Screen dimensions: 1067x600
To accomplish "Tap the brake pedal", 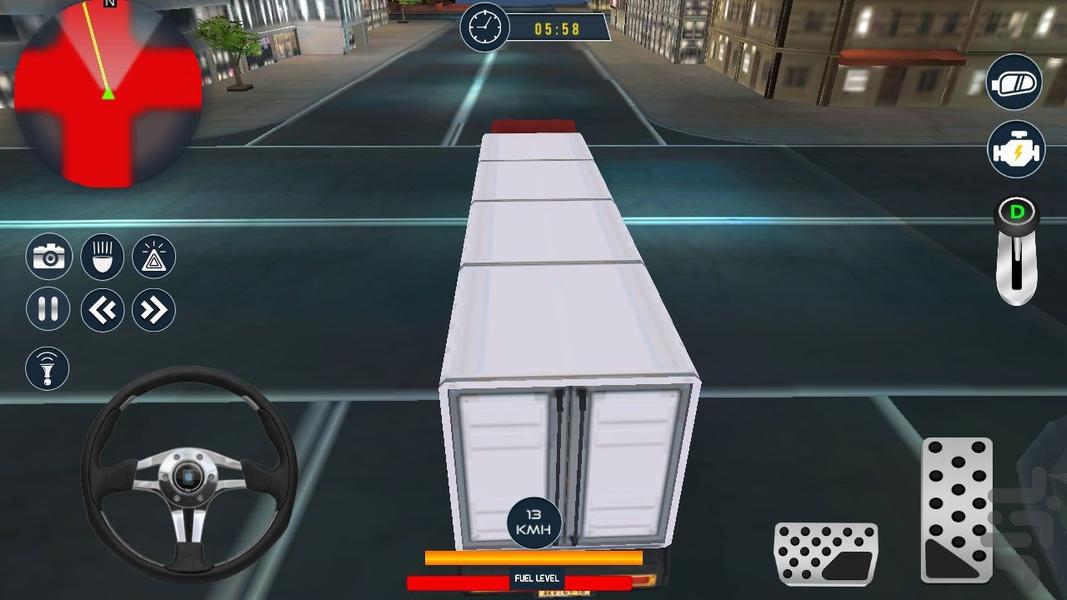I will click(x=825, y=553).
